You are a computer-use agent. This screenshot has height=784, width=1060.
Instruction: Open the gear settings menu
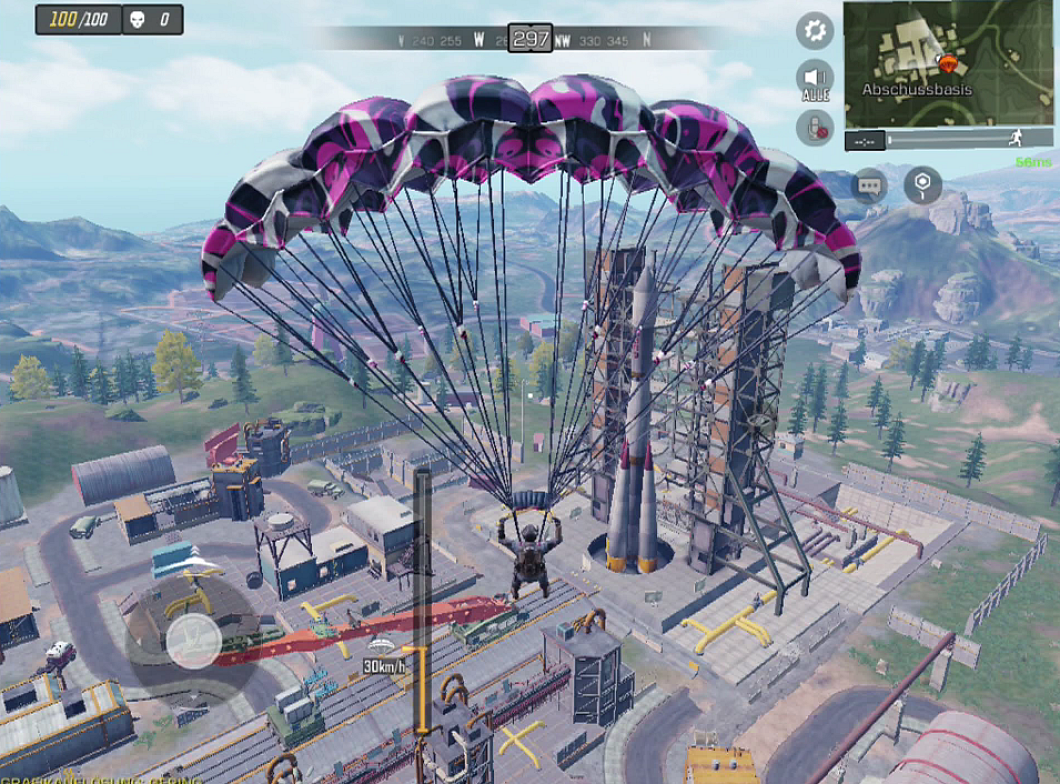point(815,31)
